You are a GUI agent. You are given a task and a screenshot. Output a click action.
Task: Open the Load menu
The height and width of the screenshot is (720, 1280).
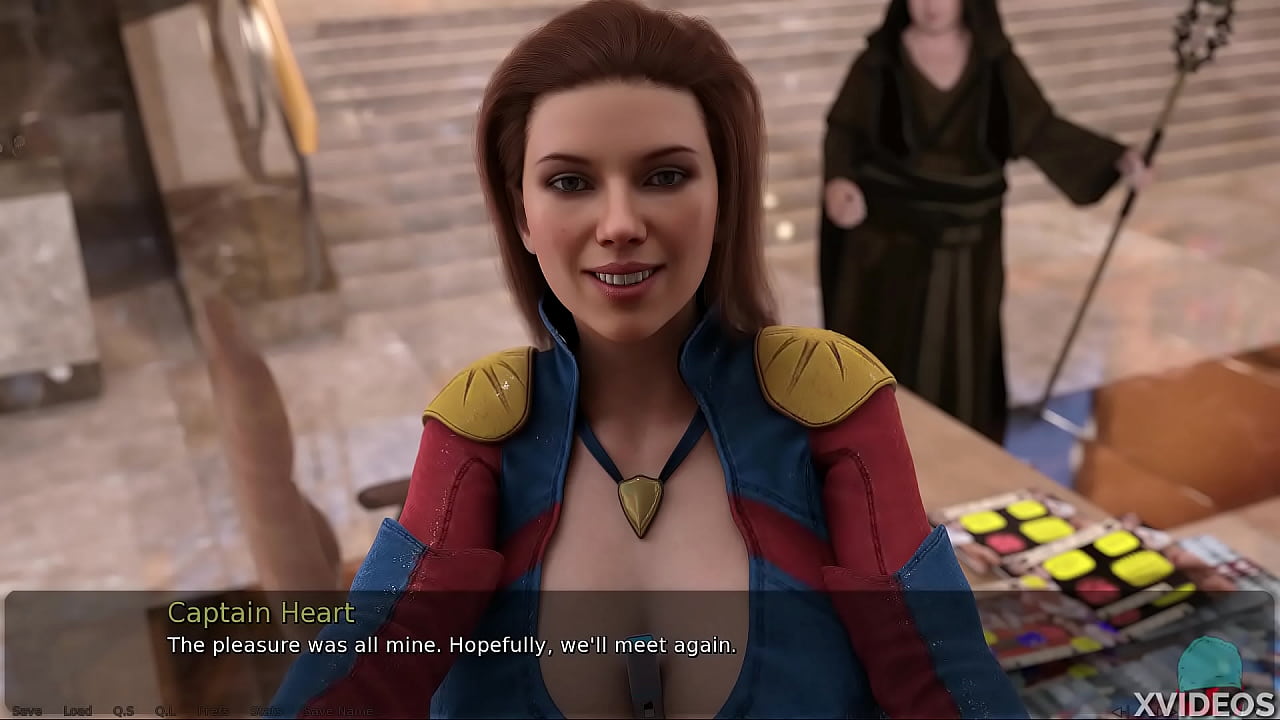77,711
